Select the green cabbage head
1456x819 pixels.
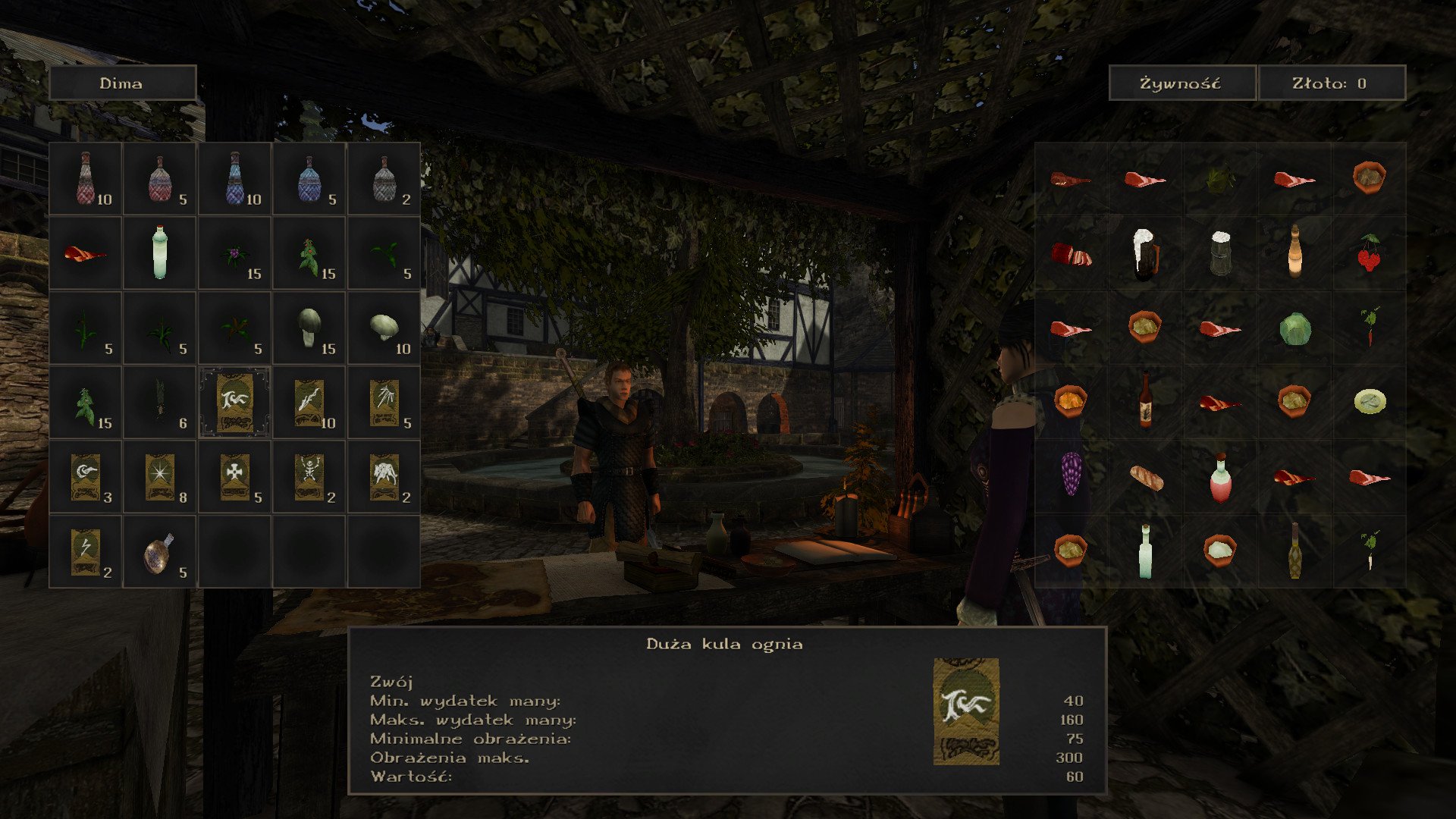pos(1294,328)
